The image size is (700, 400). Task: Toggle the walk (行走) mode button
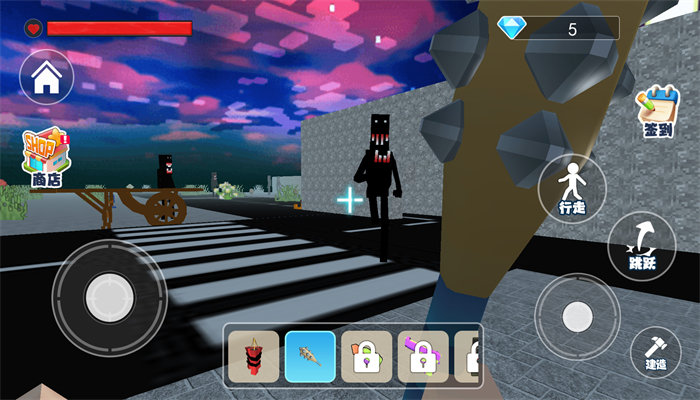pyautogui.click(x=572, y=187)
